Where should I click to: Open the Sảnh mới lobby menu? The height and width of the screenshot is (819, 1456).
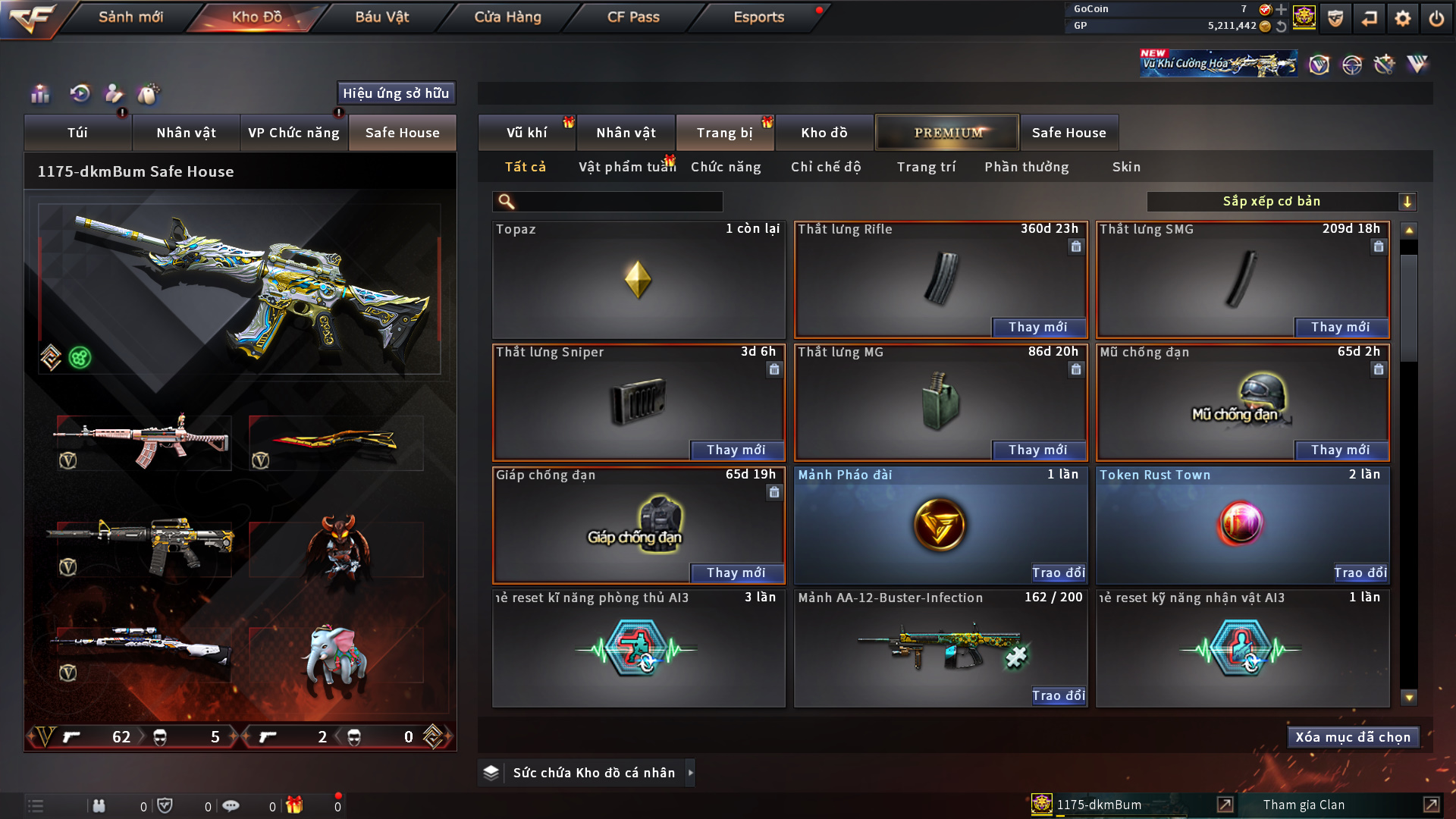[130, 17]
